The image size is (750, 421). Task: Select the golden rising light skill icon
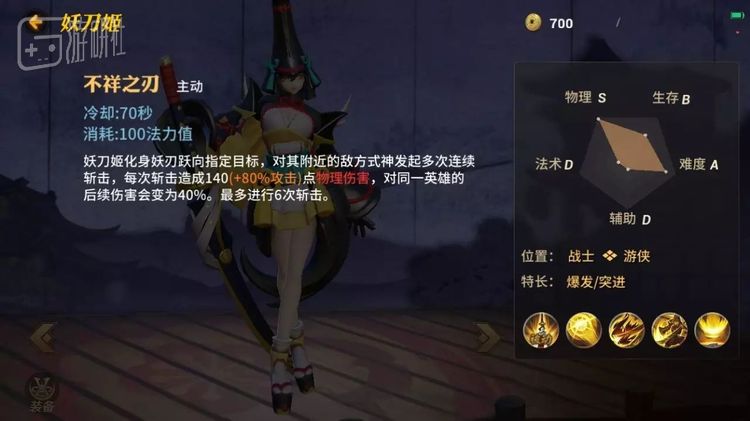click(x=712, y=329)
